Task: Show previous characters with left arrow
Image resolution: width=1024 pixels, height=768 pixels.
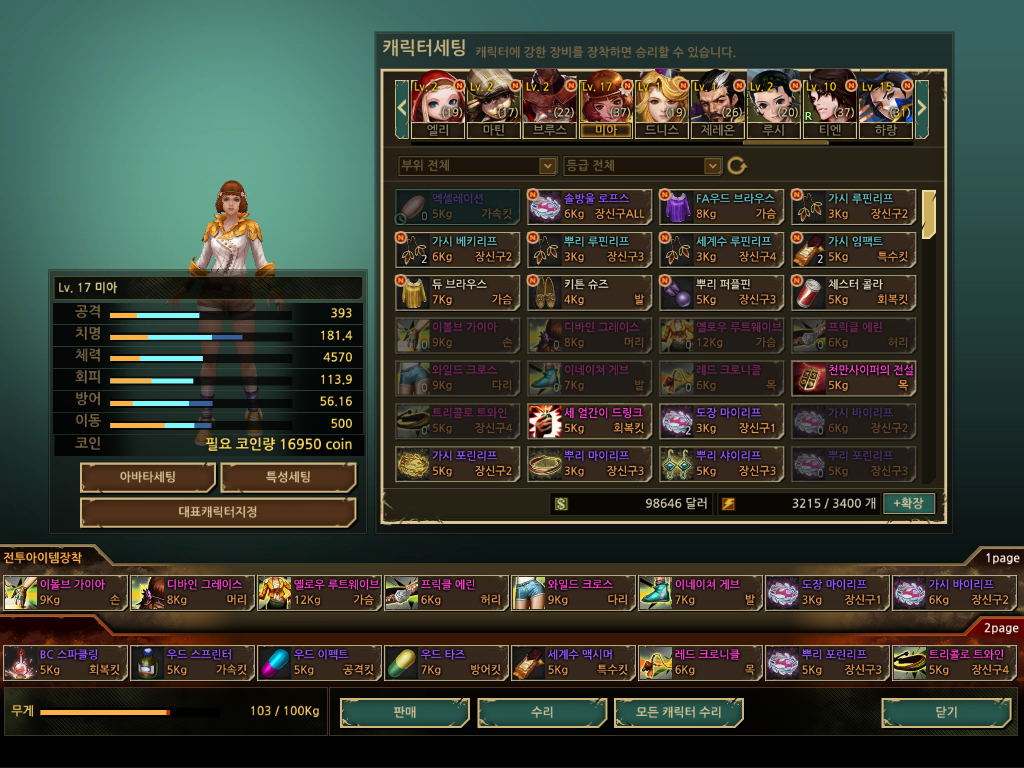Action: [402, 105]
